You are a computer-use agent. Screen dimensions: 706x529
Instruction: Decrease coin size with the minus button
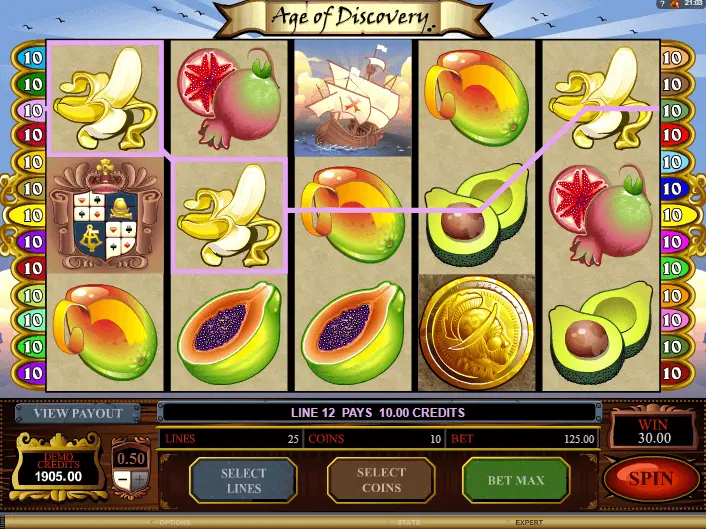[120, 479]
